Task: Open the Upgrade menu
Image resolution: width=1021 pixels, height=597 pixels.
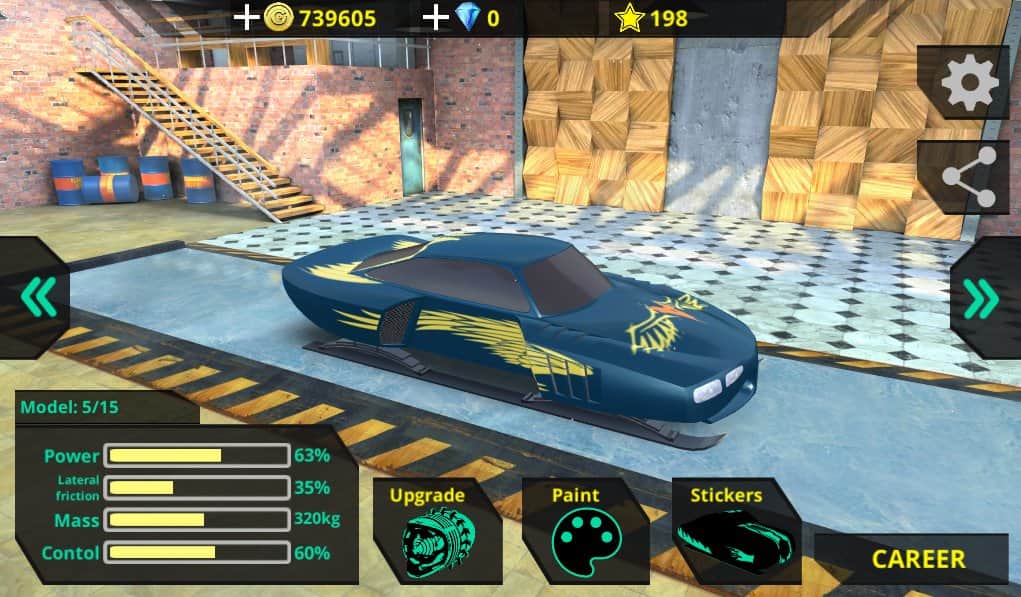Action: (x=427, y=532)
